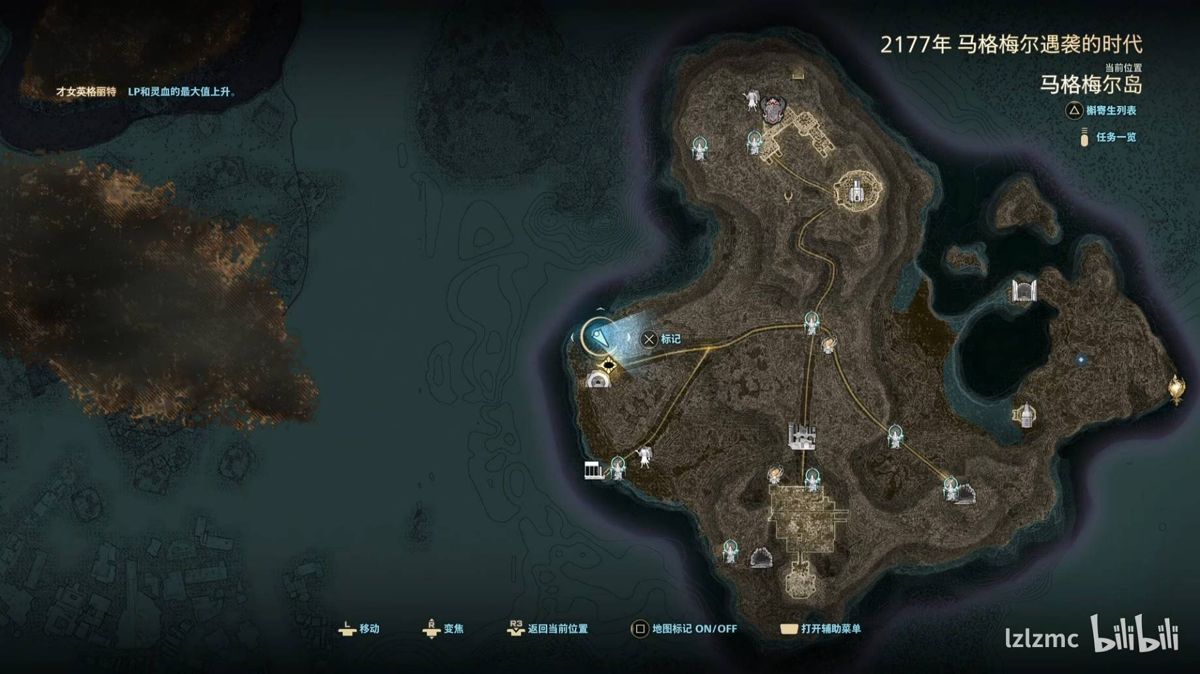The image size is (1200, 674).
Task: Select the white castle marker above the town
Action: click(x=802, y=435)
